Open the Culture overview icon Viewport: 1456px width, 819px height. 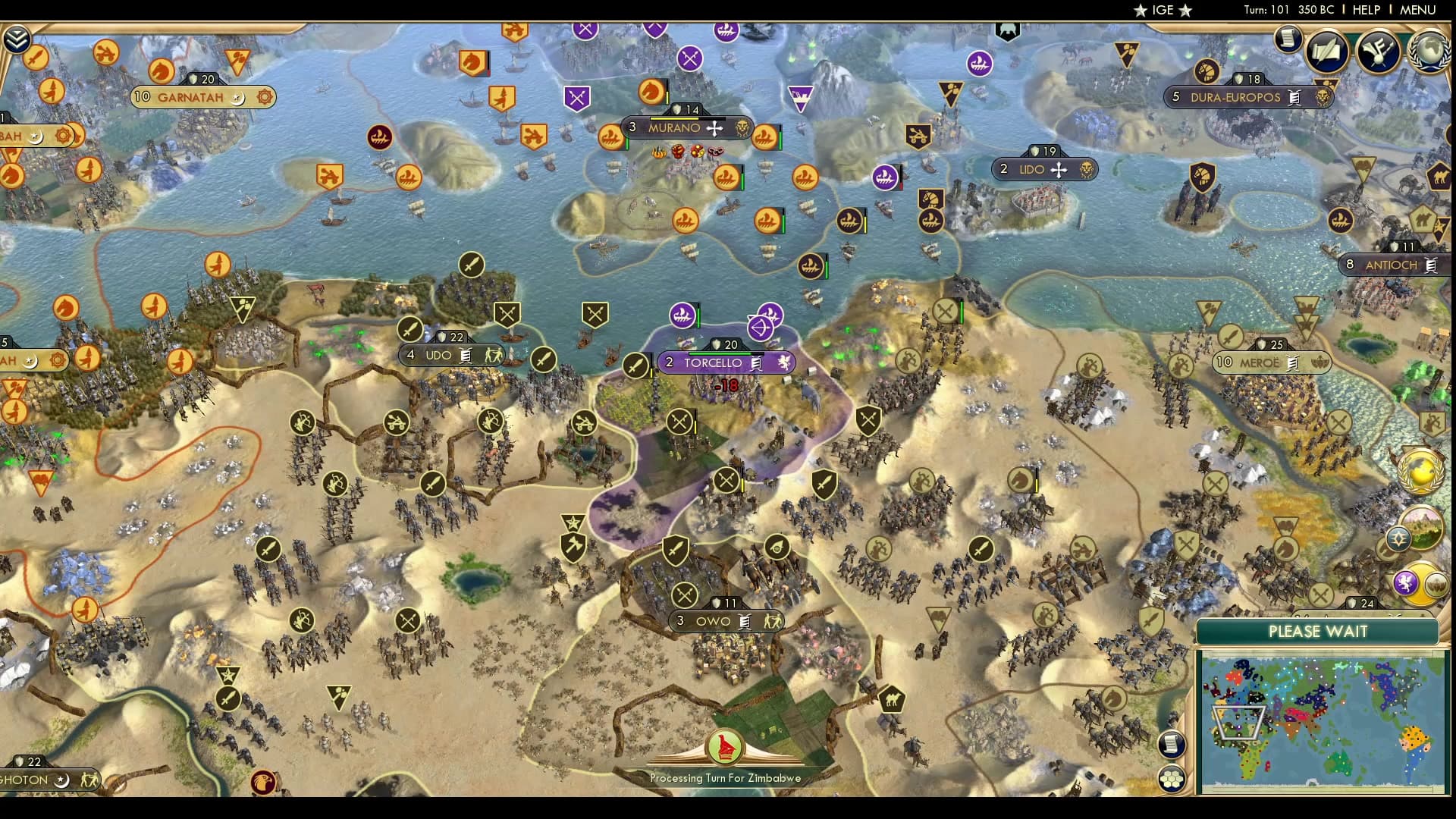pos(1376,52)
